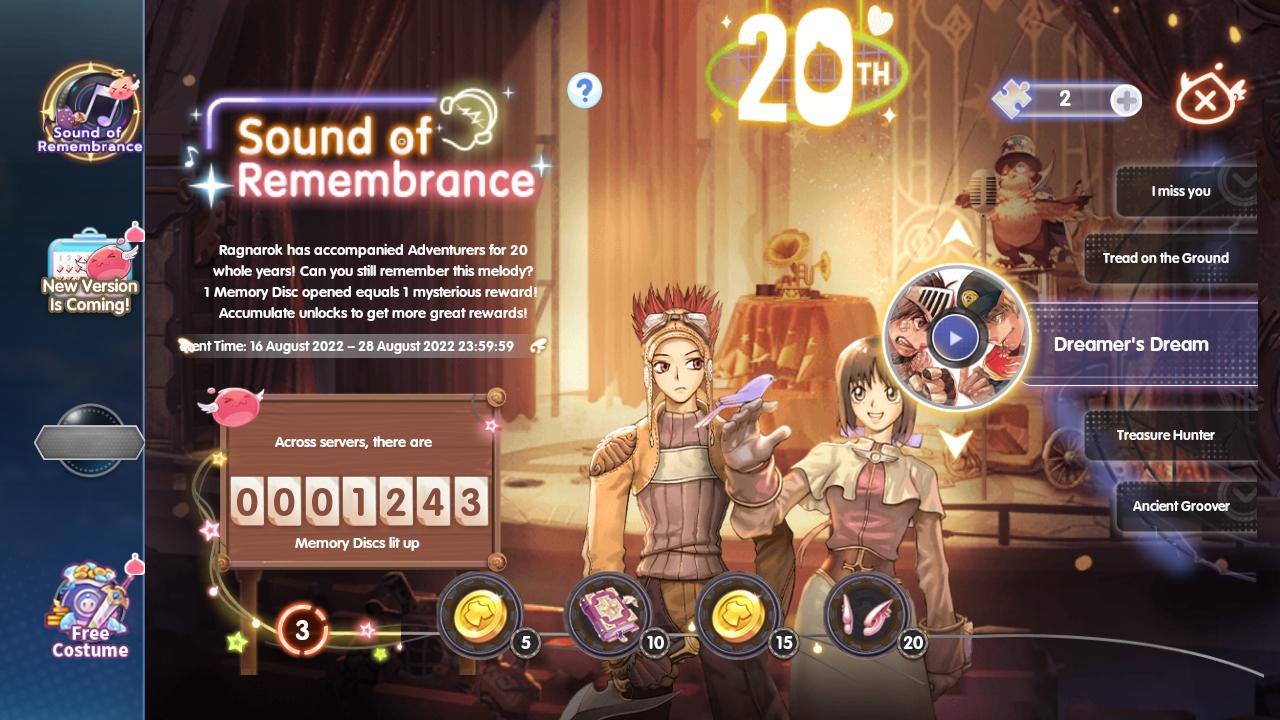Close the event screen with poring X
1280x720 pixels.
tap(1210, 98)
